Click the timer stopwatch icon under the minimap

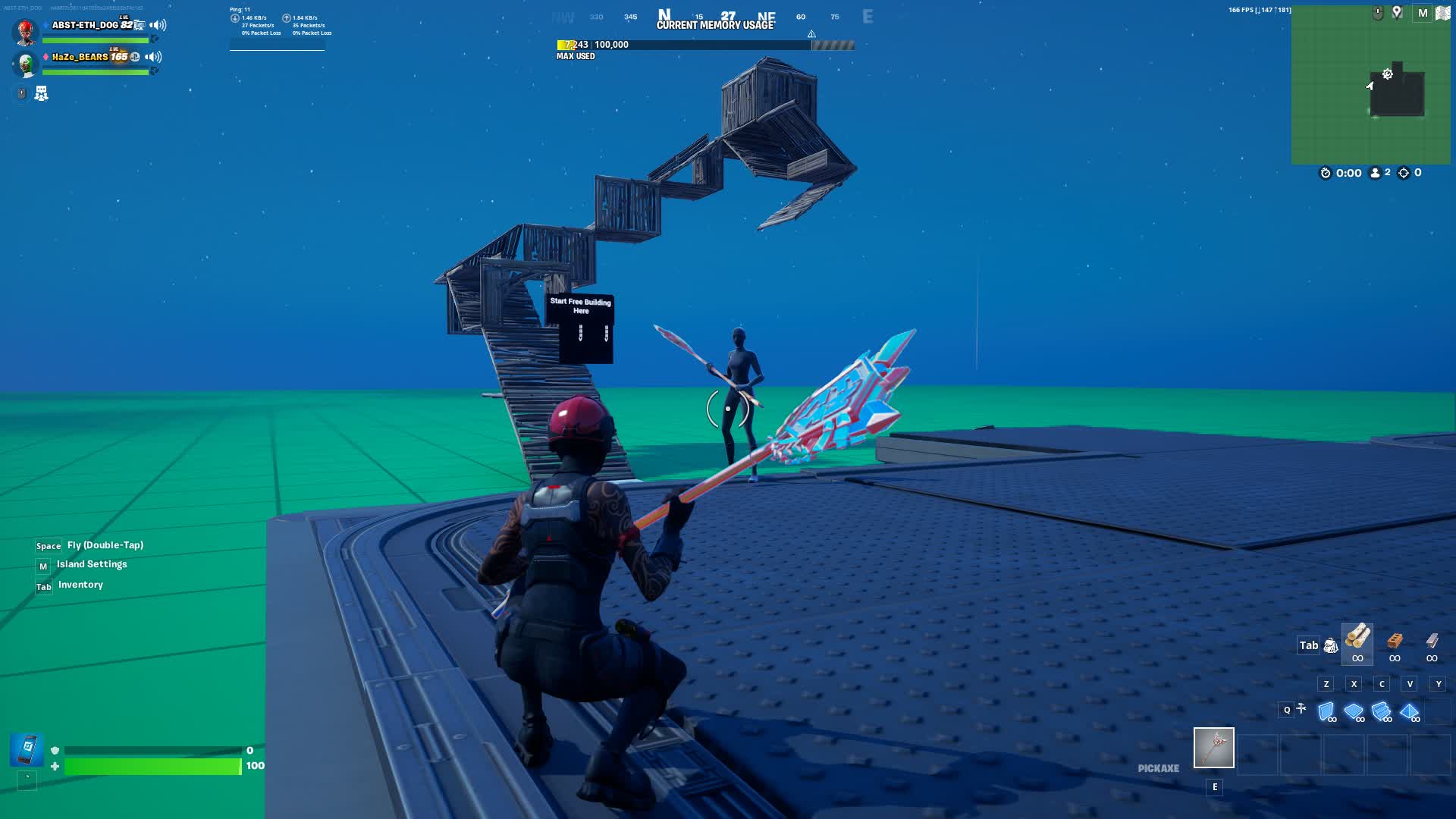[1325, 173]
